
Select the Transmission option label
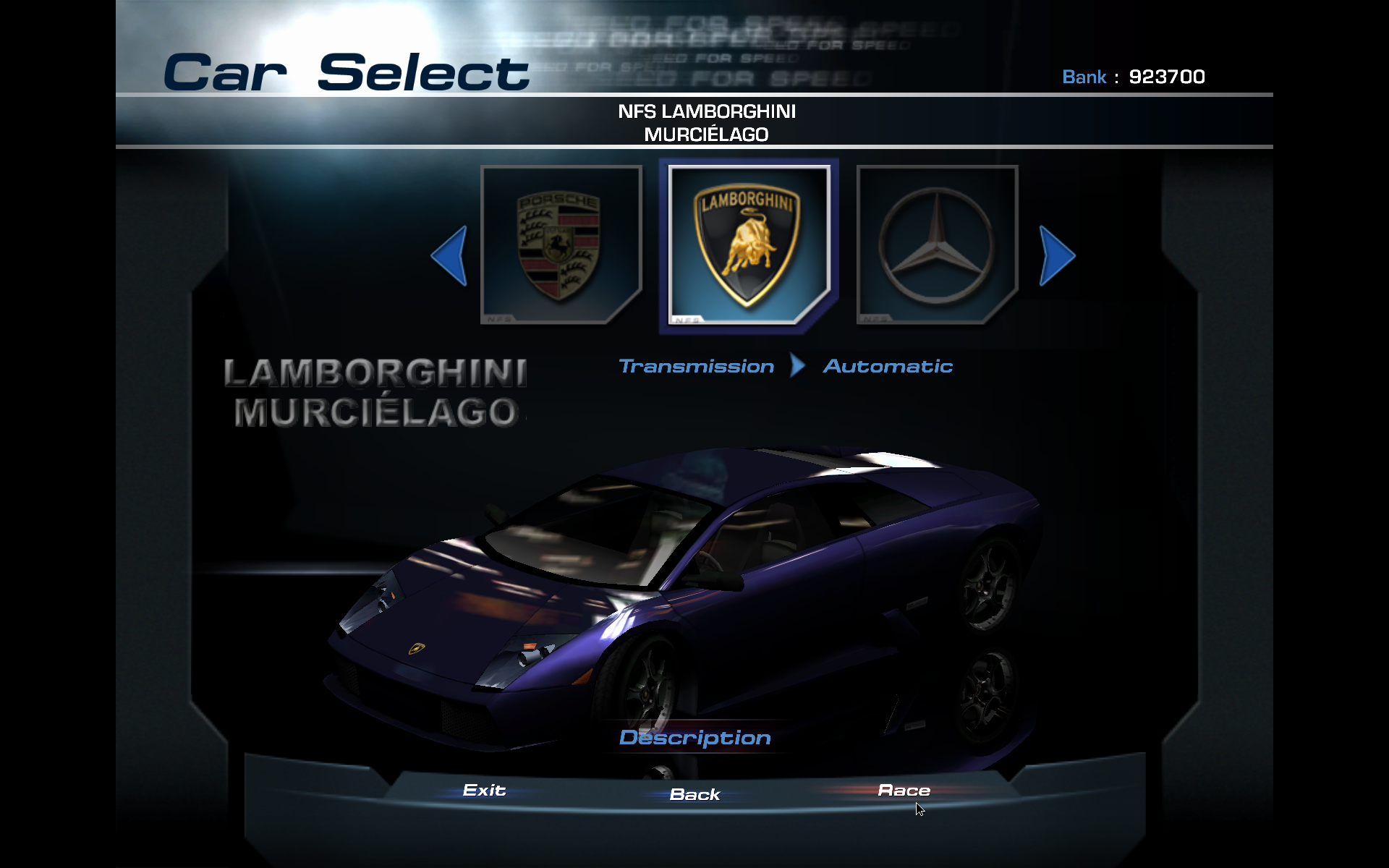point(696,367)
